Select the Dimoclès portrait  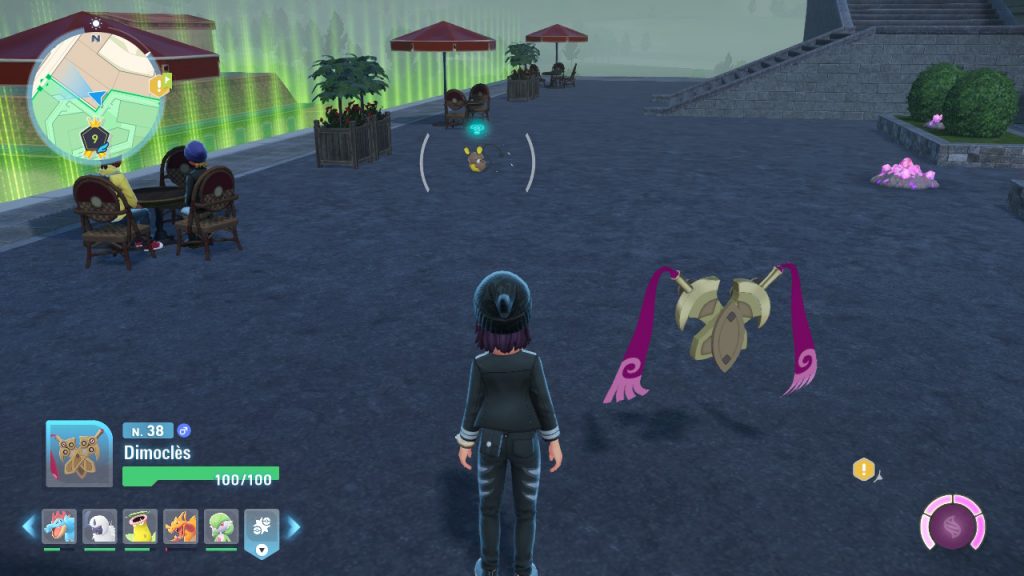coord(79,453)
